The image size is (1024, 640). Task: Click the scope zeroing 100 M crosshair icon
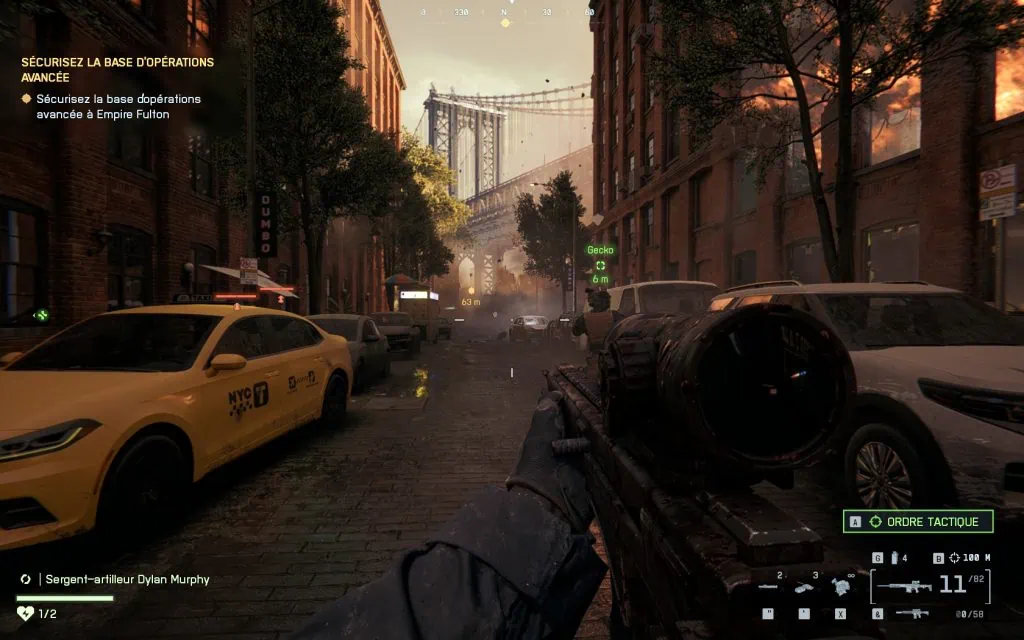tap(955, 557)
